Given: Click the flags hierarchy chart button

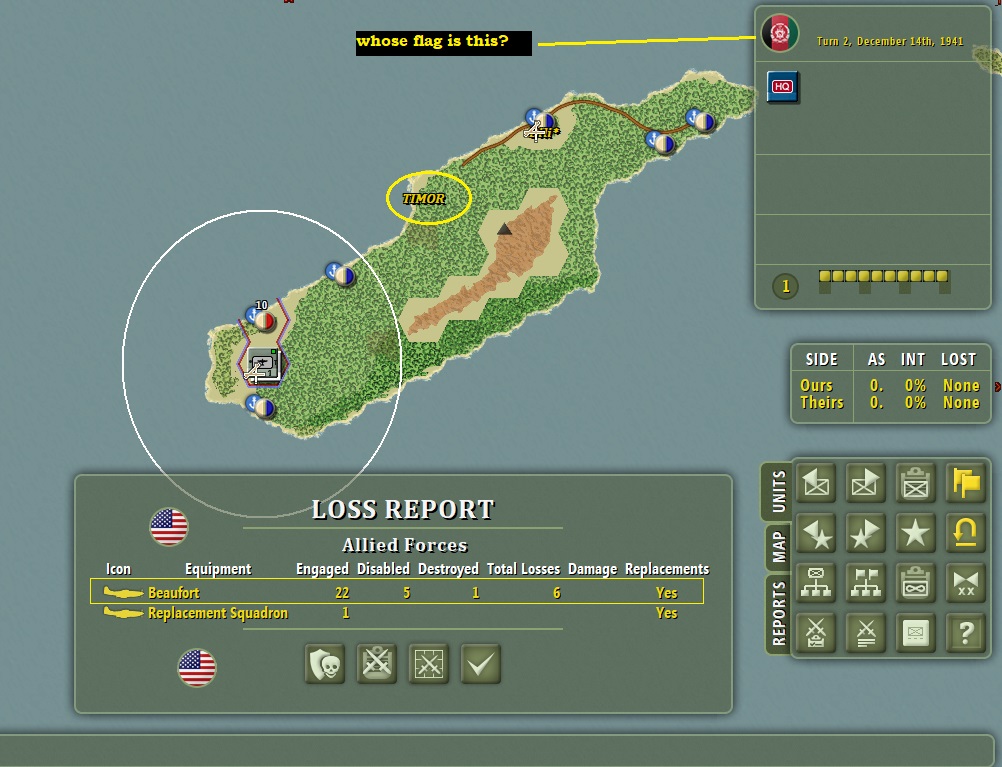Looking at the screenshot, I should [x=865, y=583].
